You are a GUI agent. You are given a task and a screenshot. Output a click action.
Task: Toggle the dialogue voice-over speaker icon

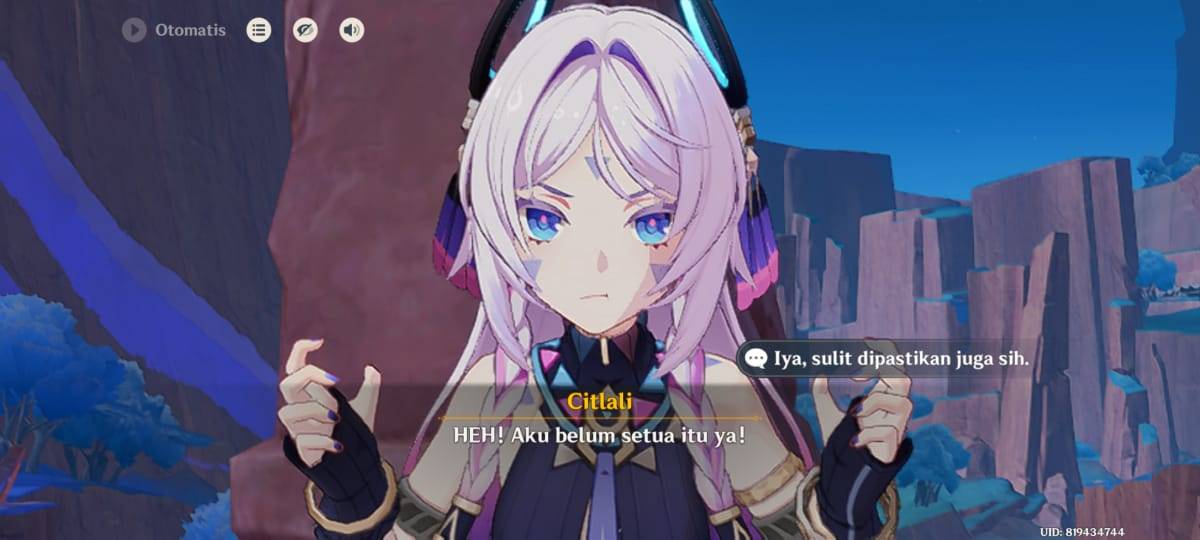[x=351, y=31]
